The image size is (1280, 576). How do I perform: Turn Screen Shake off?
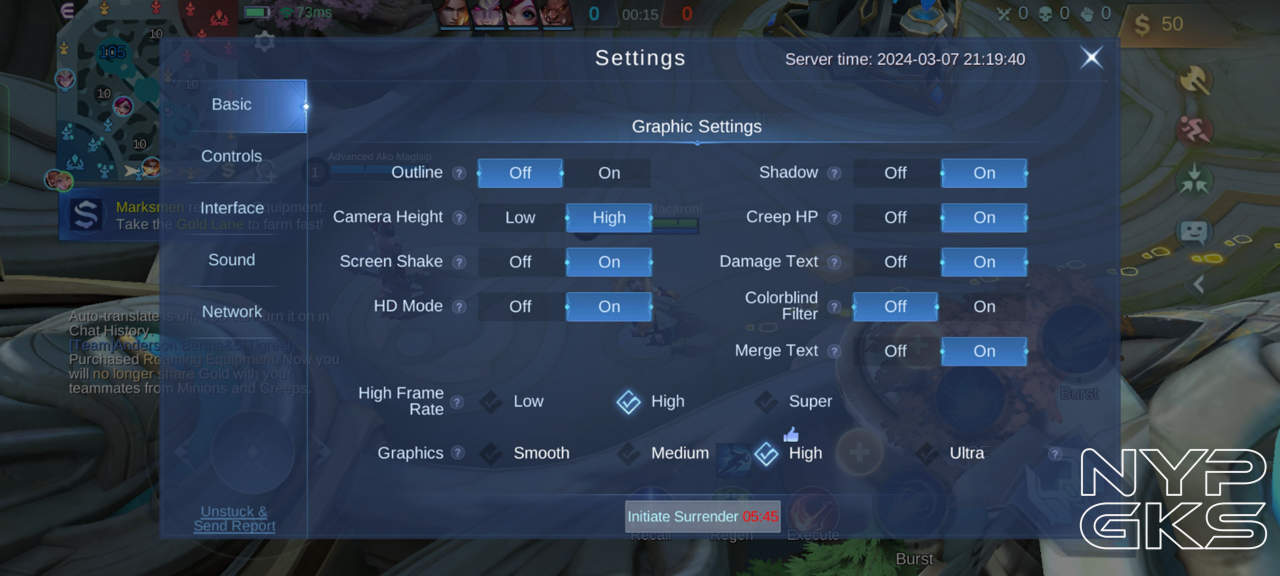pos(520,262)
